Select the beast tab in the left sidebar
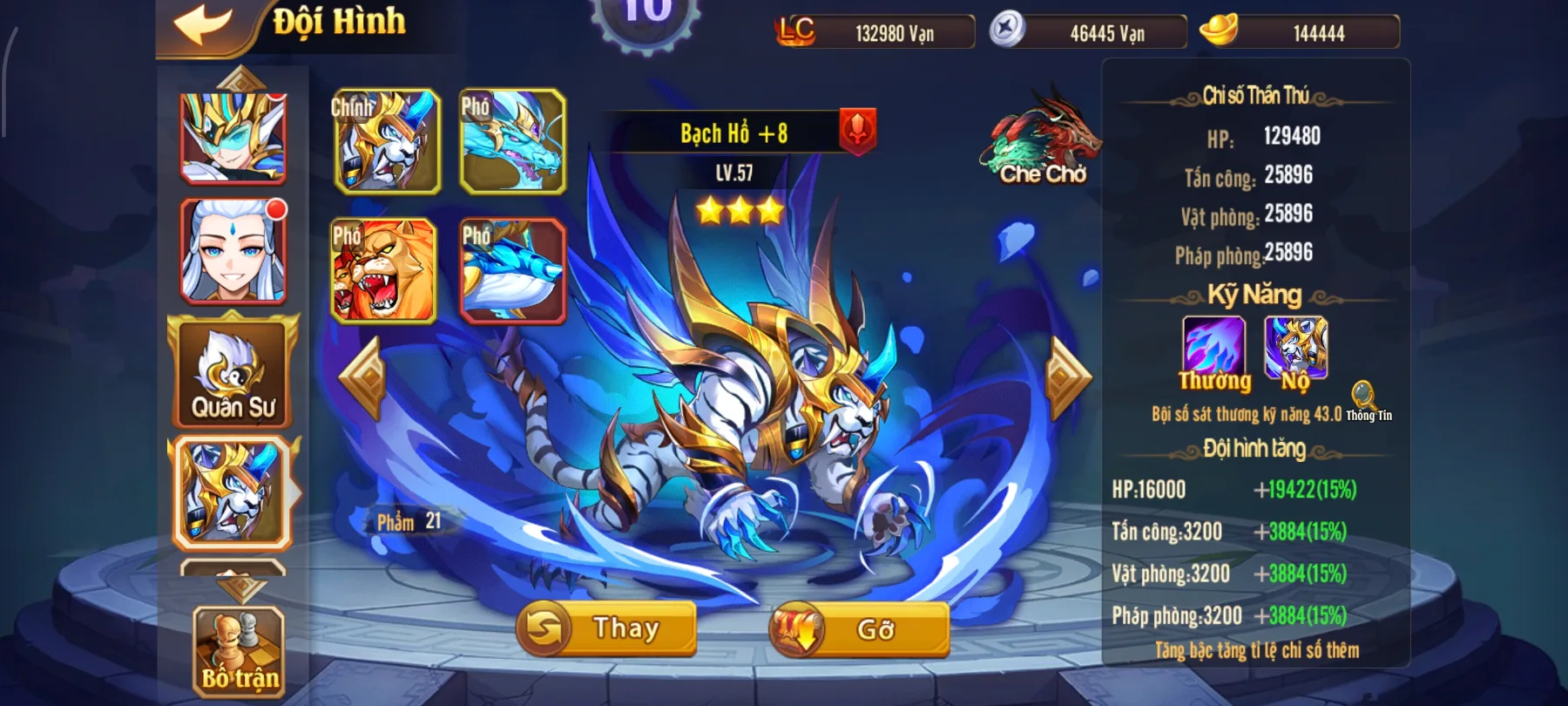 pos(231,488)
